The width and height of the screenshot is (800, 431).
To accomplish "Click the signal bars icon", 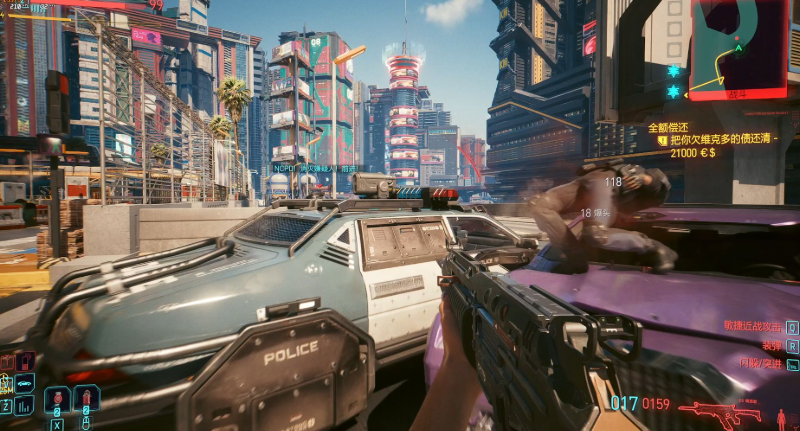I will (24, 405).
